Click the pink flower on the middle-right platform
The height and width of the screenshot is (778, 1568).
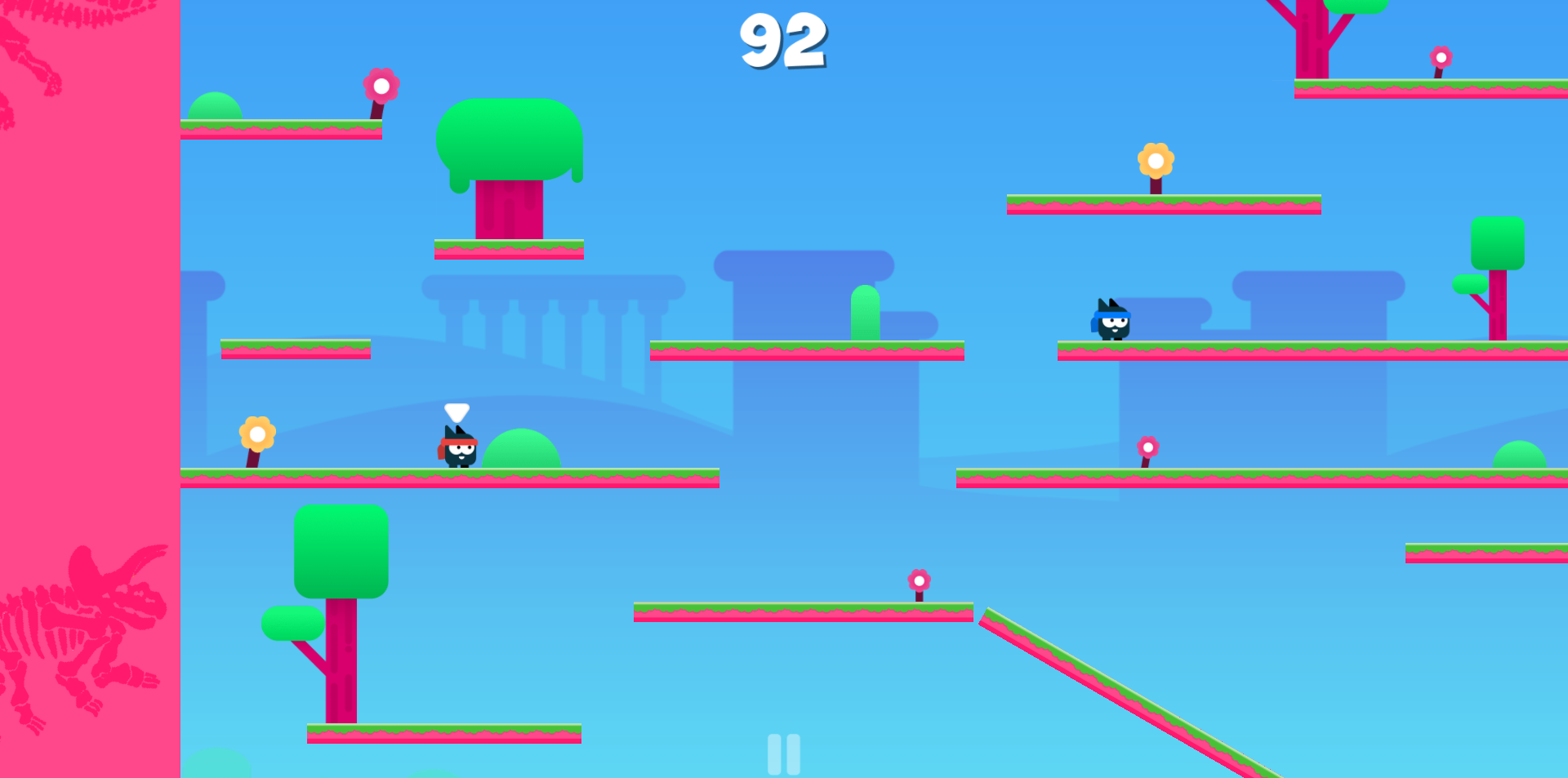pos(1149,447)
